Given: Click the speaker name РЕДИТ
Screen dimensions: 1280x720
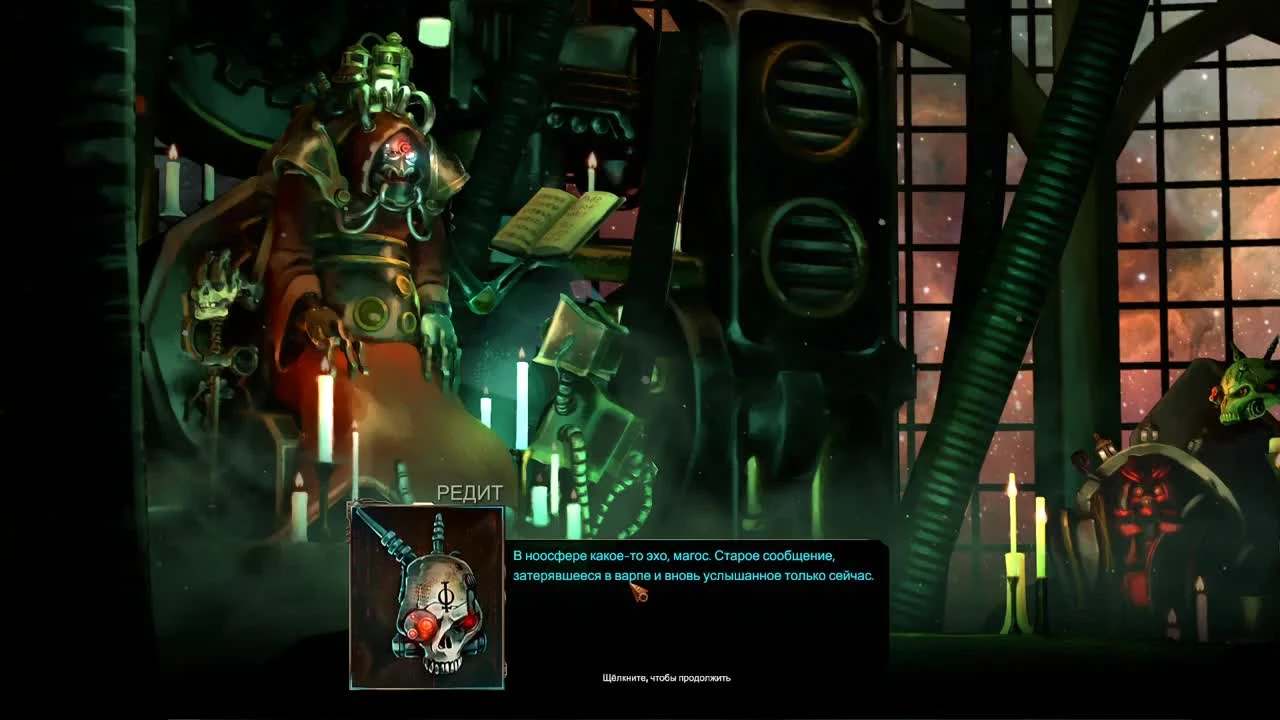Looking at the screenshot, I should (x=470, y=492).
